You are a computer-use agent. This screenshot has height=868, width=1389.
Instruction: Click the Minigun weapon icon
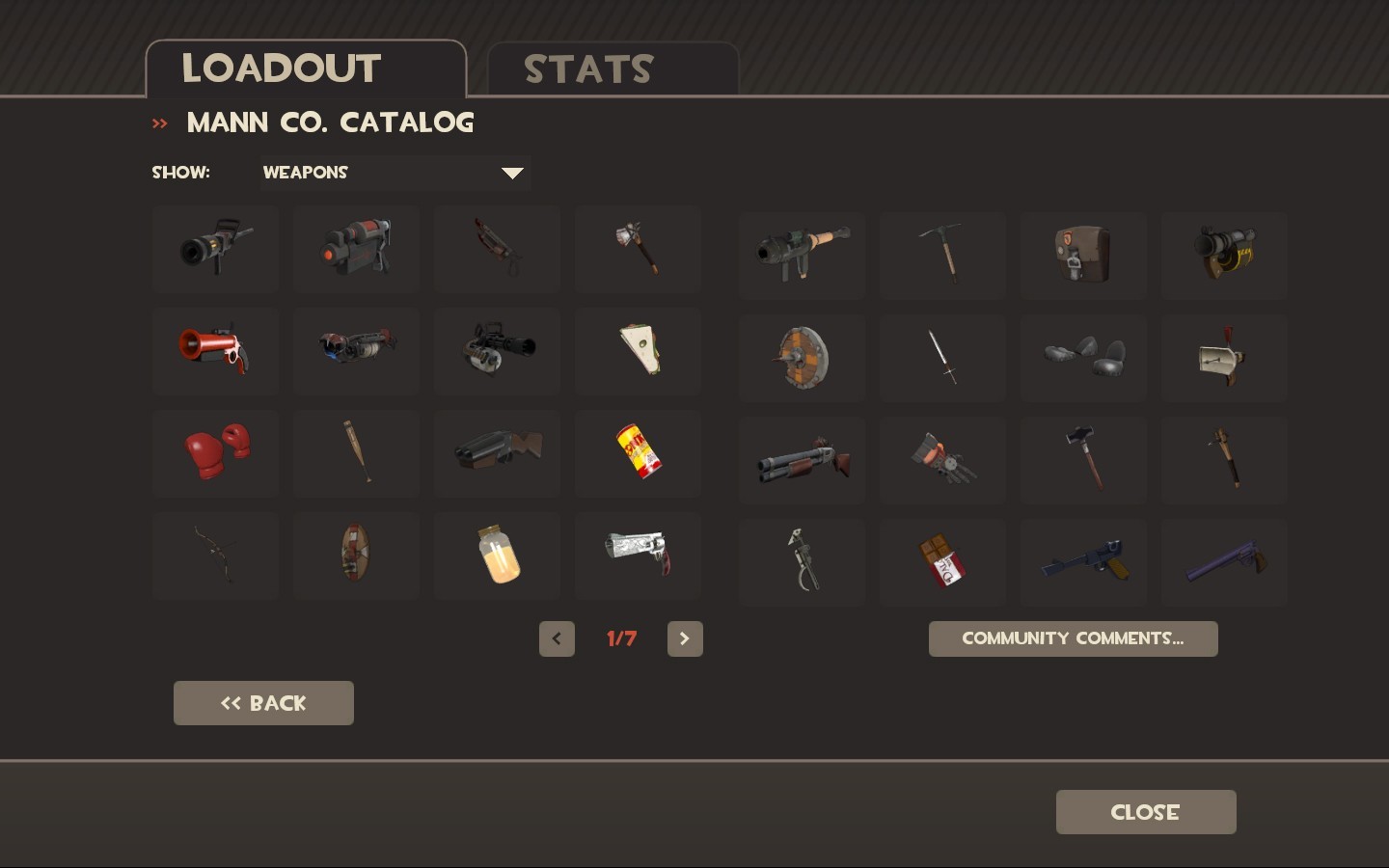tap(497, 351)
